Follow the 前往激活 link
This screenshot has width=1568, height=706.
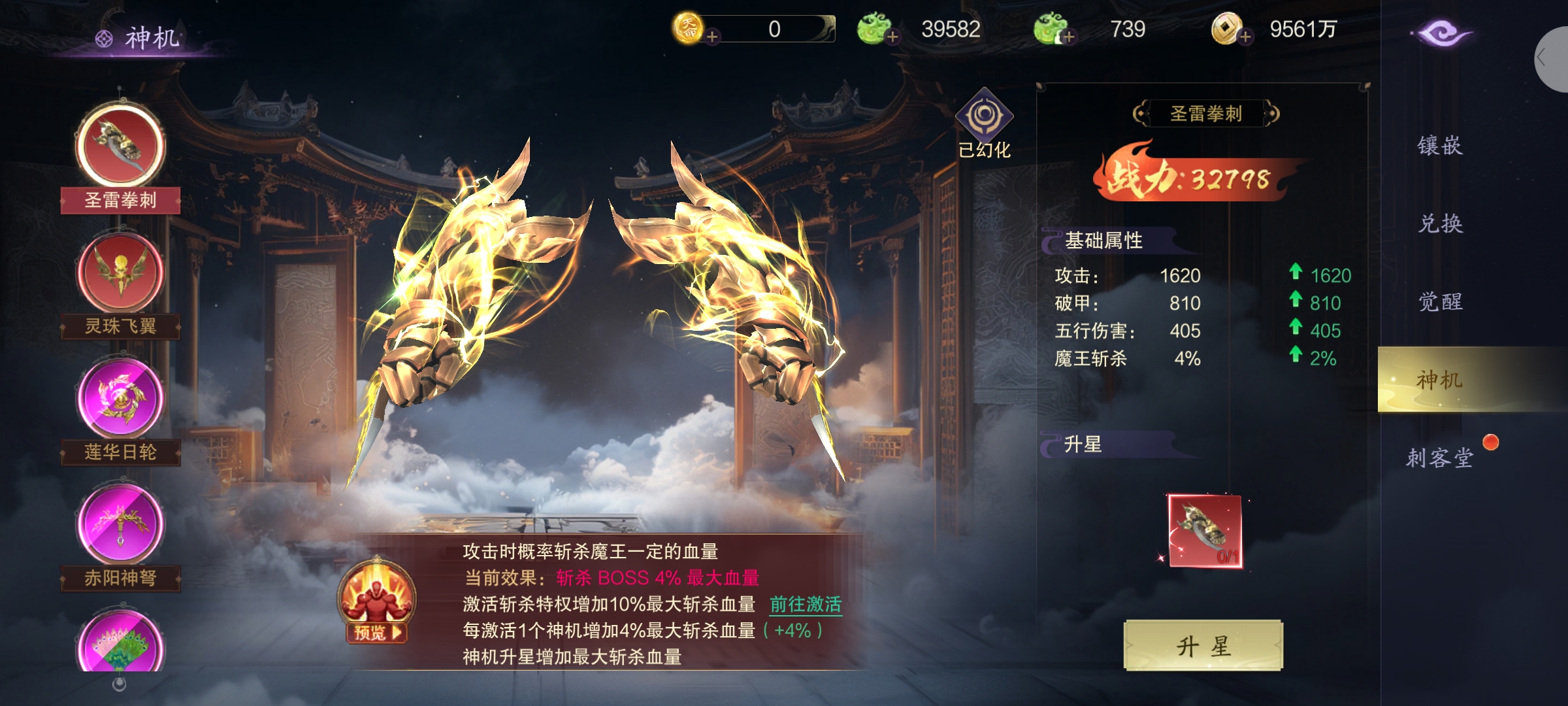(x=806, y=605)
